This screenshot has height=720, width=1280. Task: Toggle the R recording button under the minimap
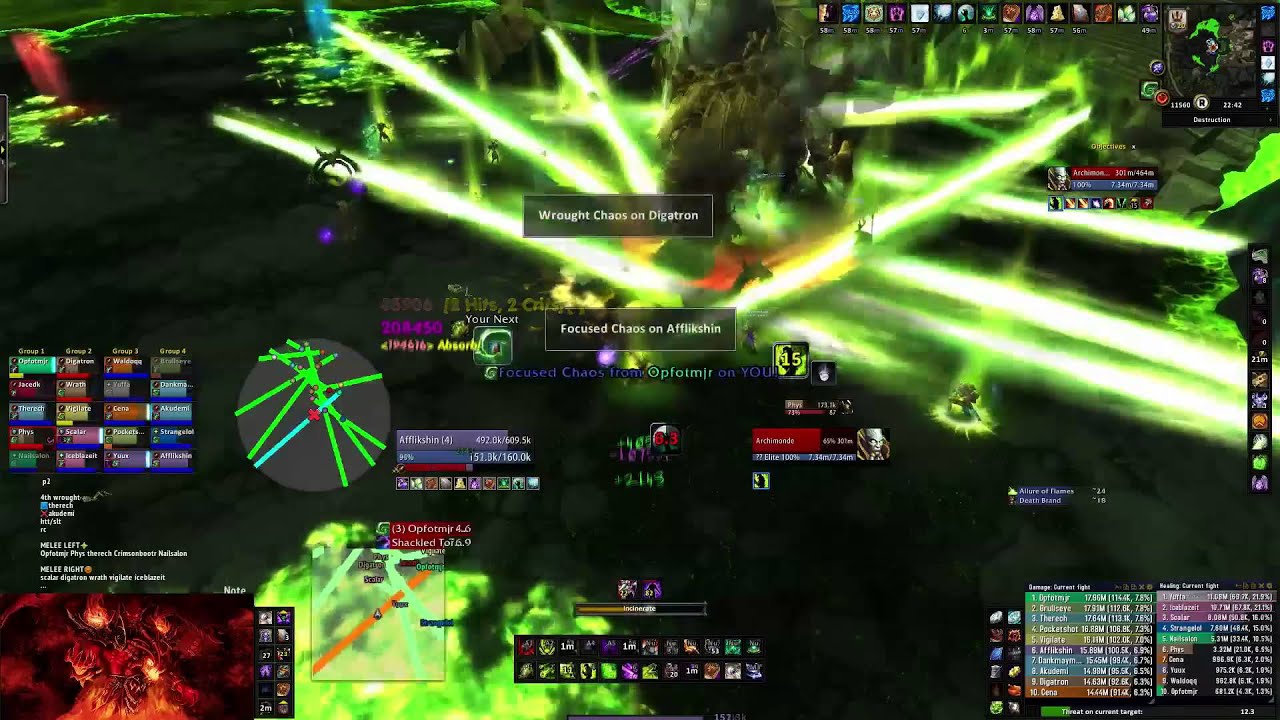click(1203, 103)
